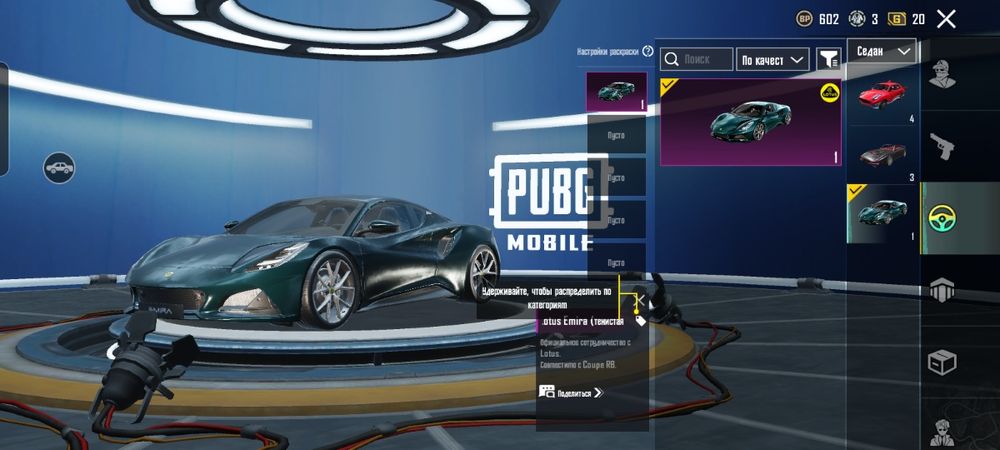
Task: Choose the red sports car skin
Action: [882, 97]
